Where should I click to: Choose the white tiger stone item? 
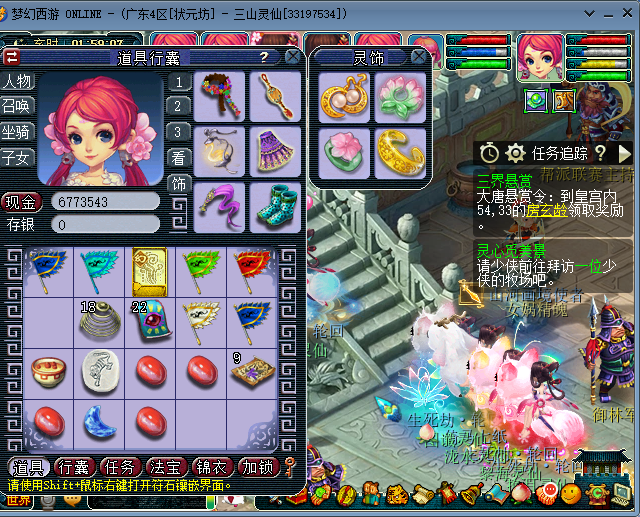coord(97,369)
